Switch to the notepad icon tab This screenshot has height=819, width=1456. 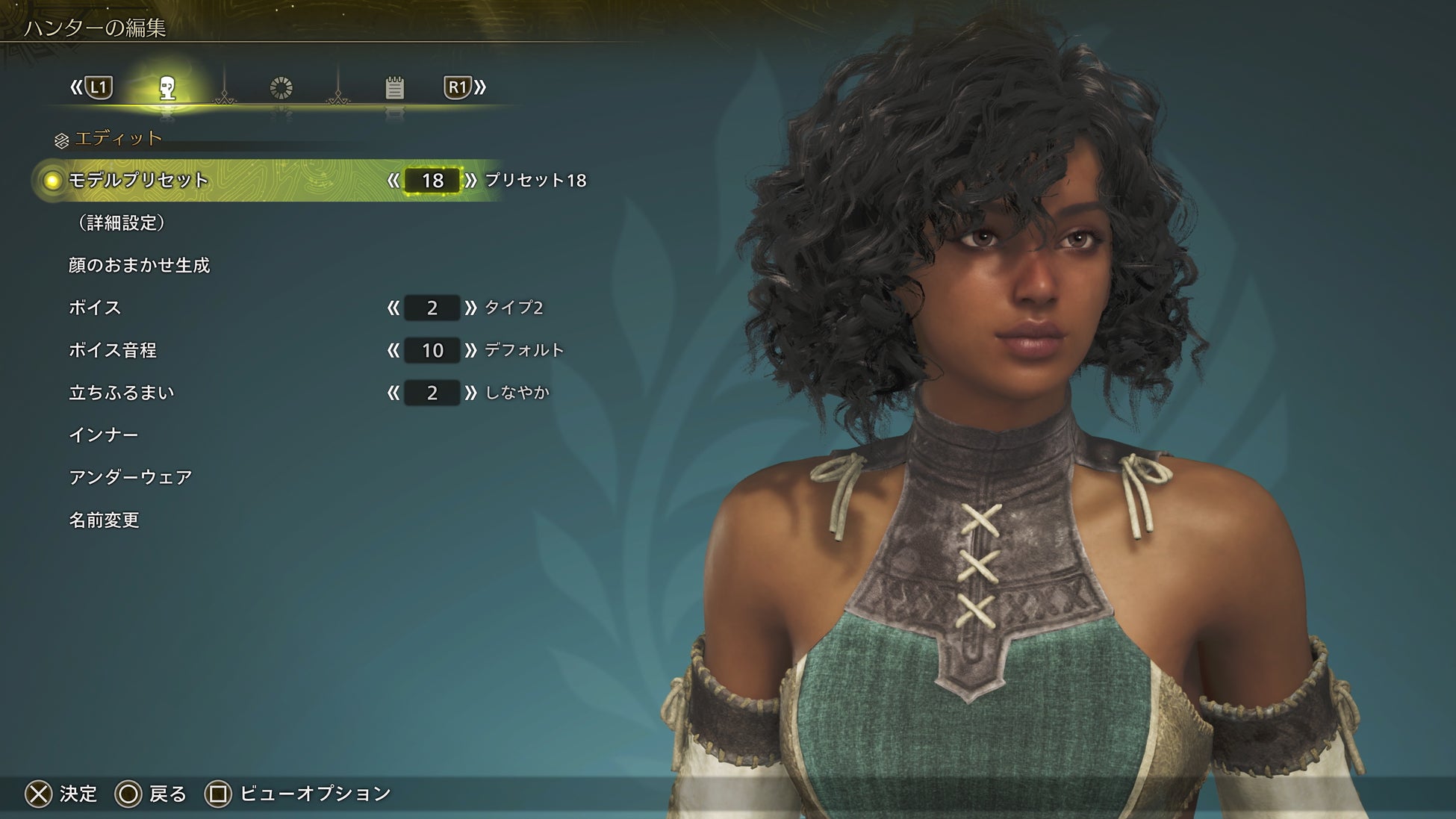394,88
